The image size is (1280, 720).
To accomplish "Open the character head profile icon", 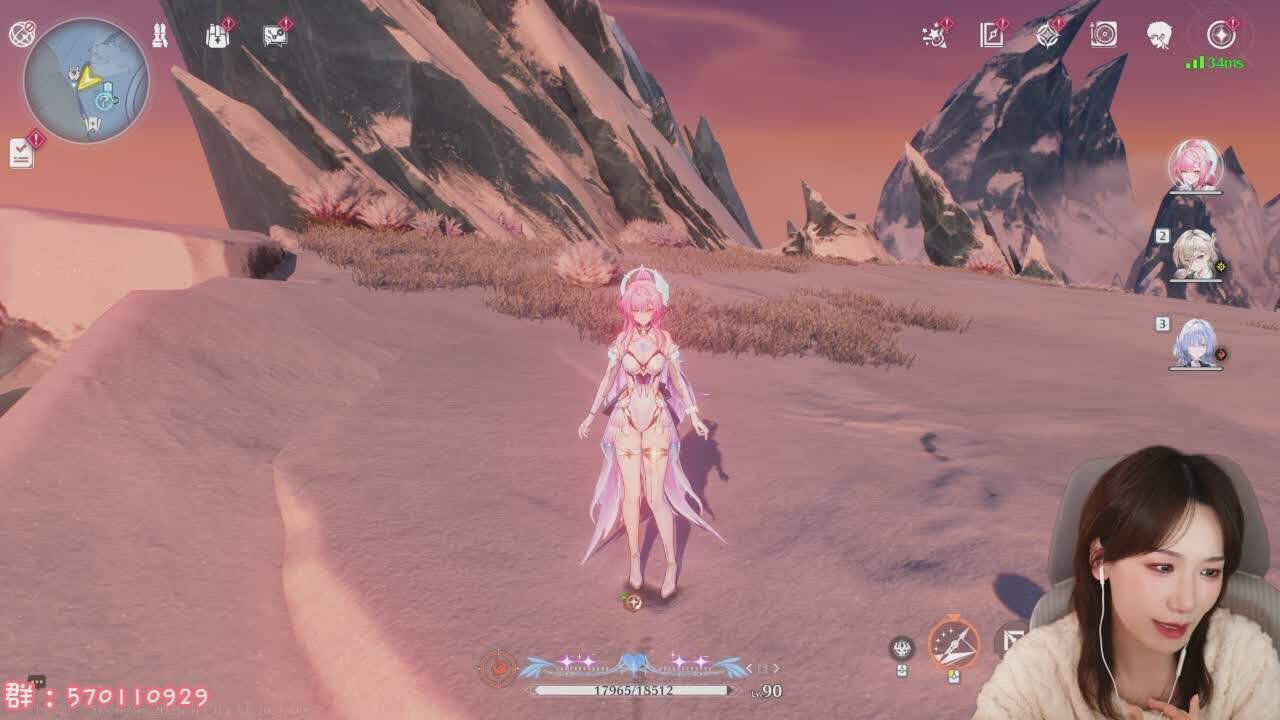I will click(x=1159, y=35).
